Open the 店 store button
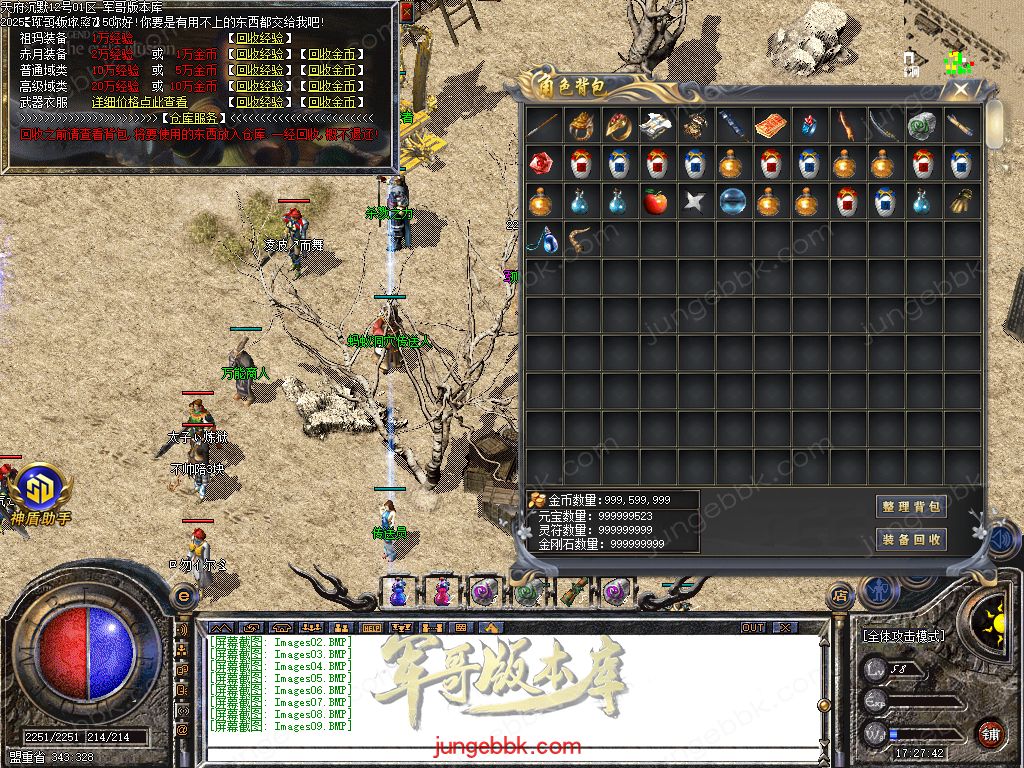 pyautogui.click(x=838, y=596)
